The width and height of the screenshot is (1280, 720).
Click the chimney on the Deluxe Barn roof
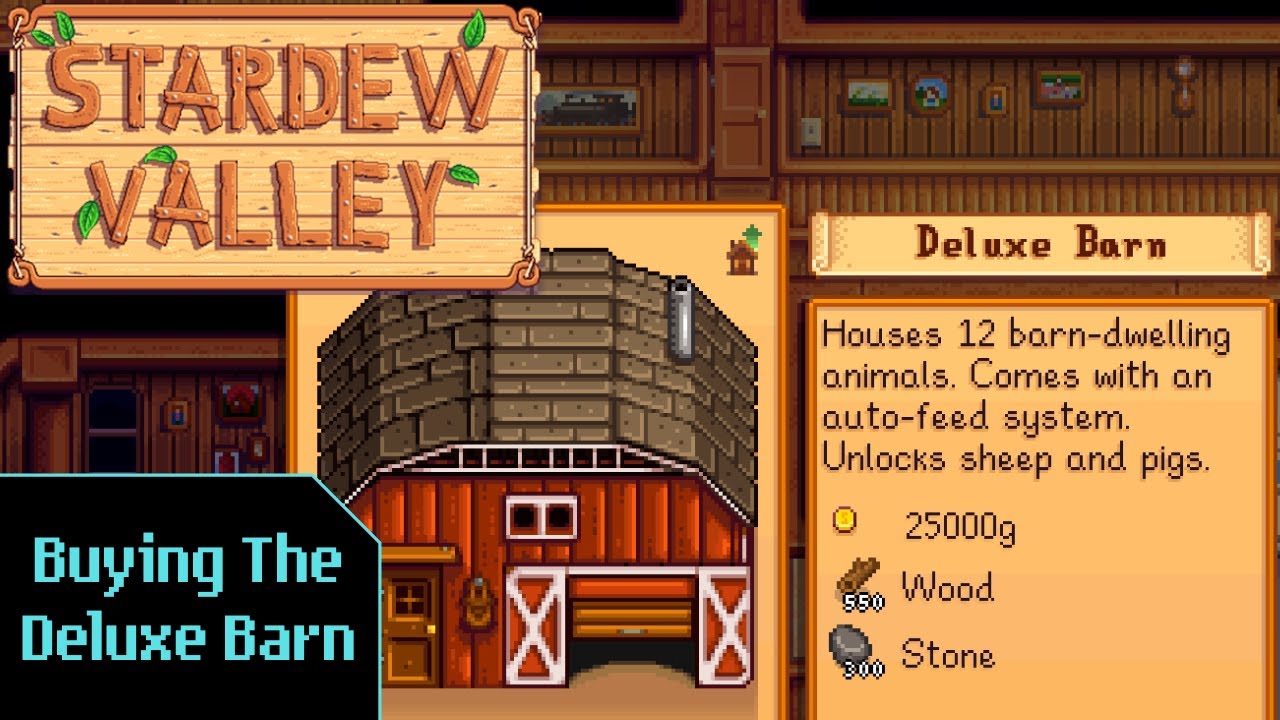click(683, 315)
